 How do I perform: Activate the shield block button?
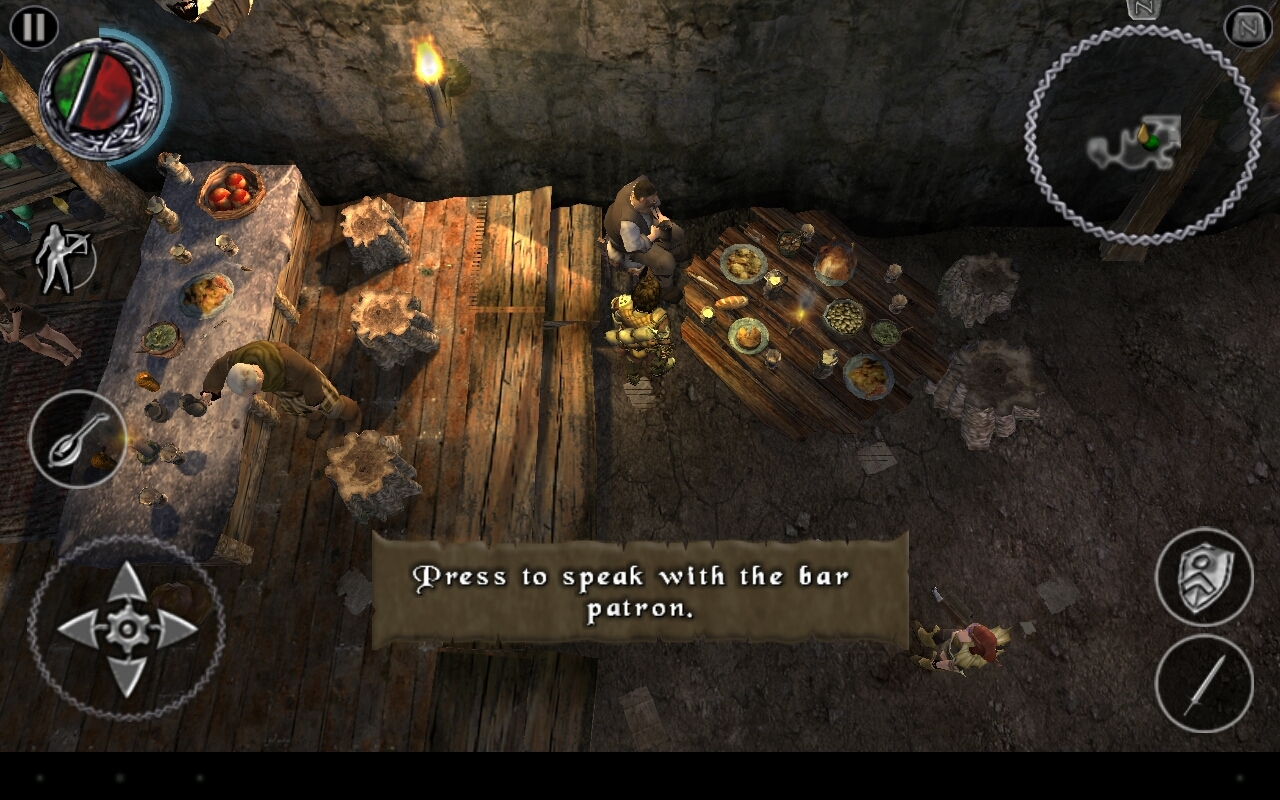pos(1203,577)
